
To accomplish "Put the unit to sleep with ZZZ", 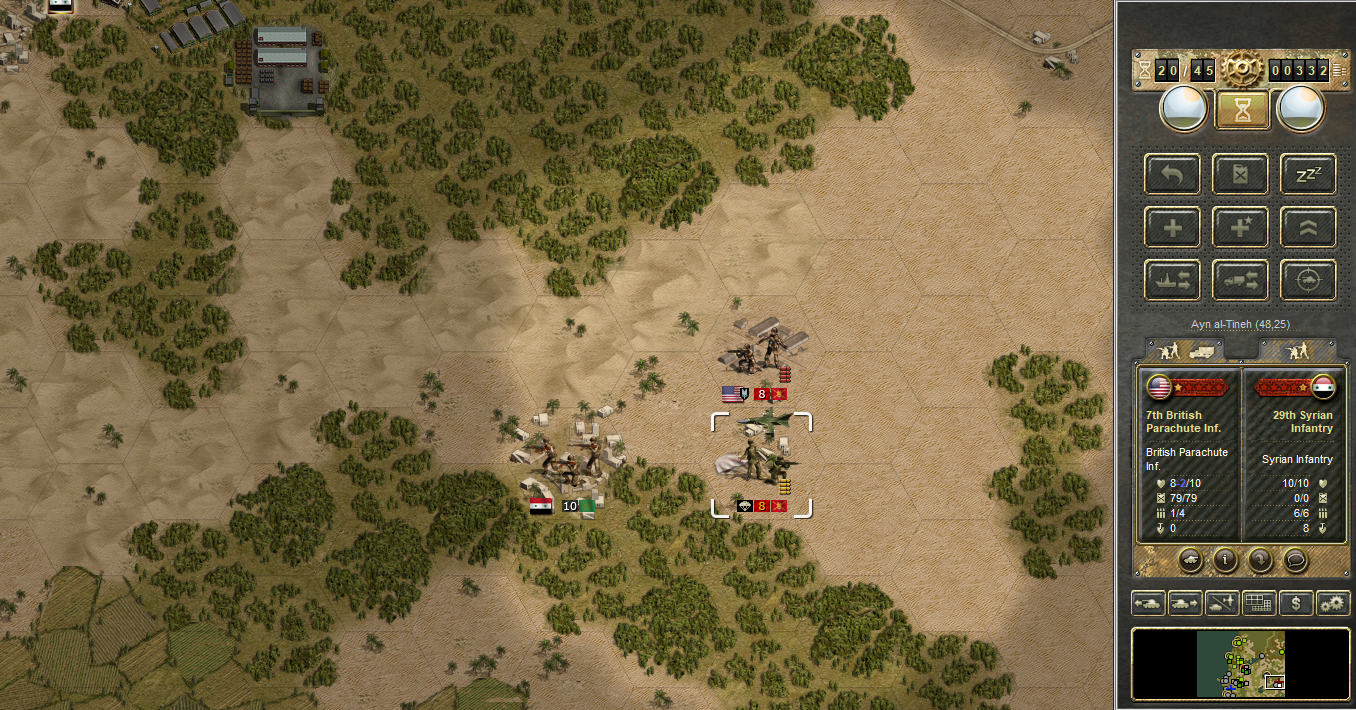I will coord(1308,174).
